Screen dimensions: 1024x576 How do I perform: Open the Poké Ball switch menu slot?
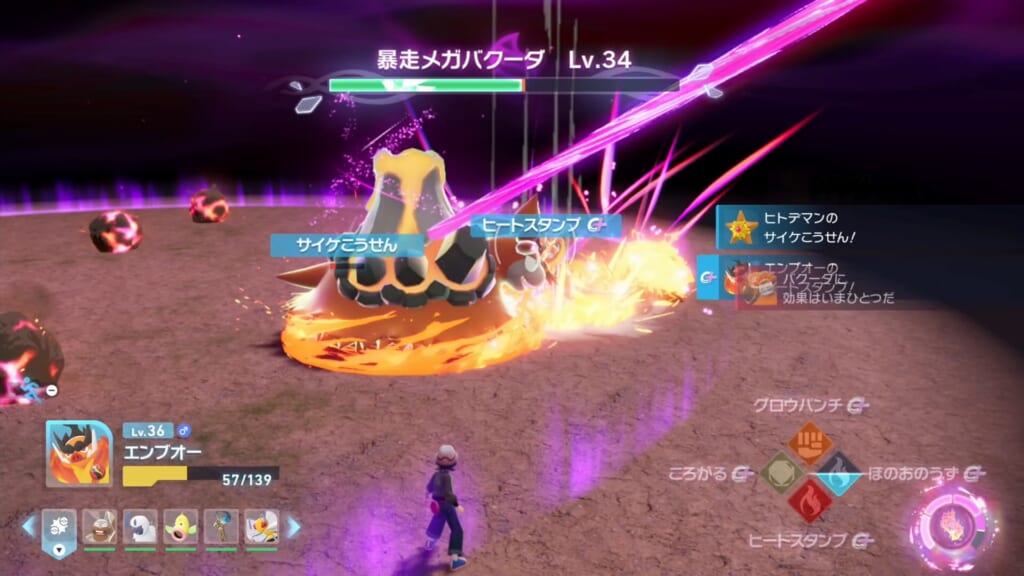coord(59,527)
